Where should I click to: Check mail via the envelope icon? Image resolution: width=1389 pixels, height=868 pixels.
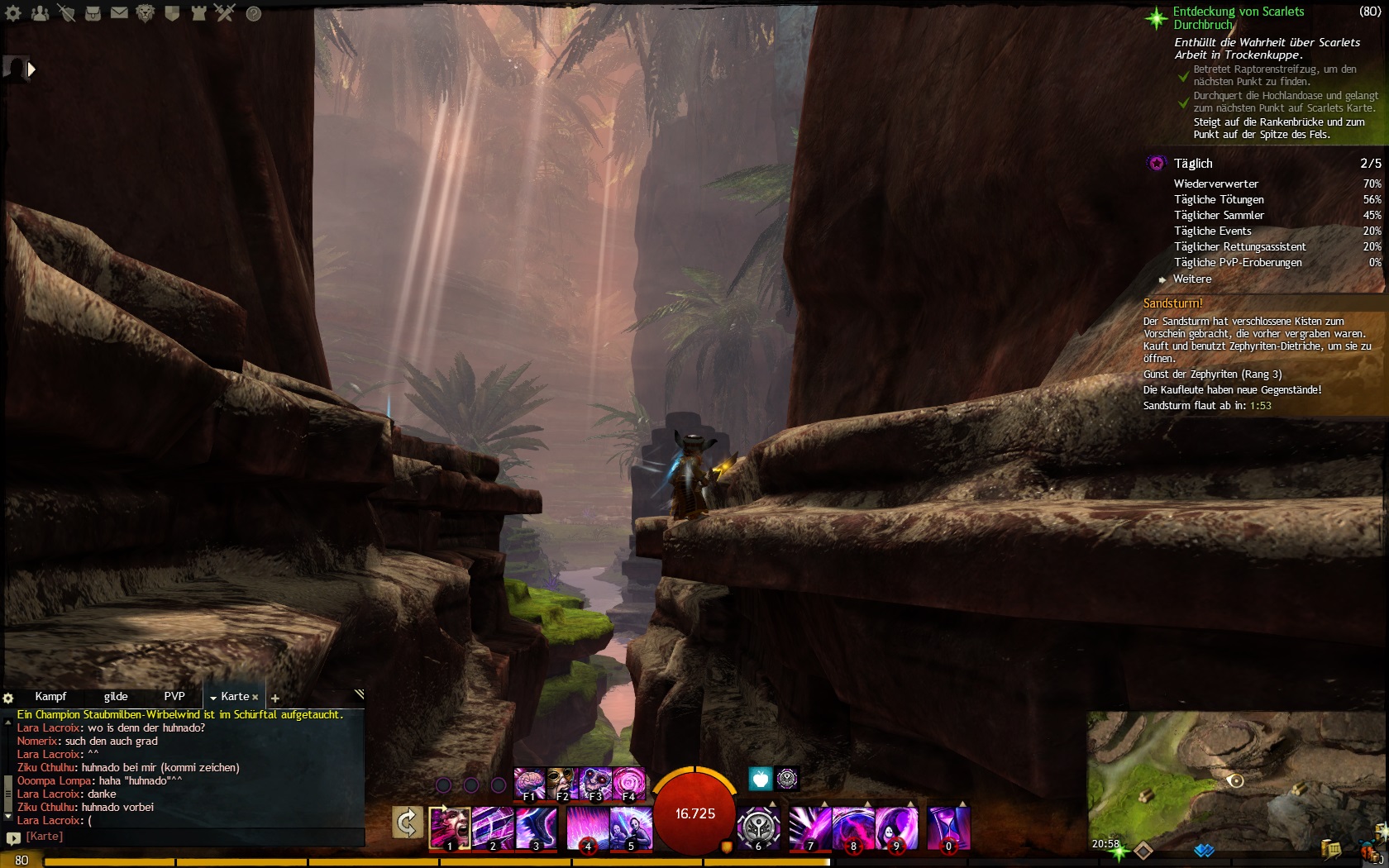tap(119, 13)
